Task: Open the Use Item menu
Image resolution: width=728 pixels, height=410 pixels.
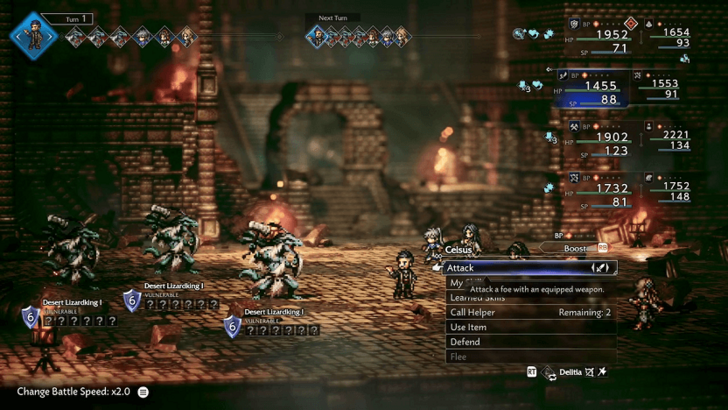Action: coord(530,327)
